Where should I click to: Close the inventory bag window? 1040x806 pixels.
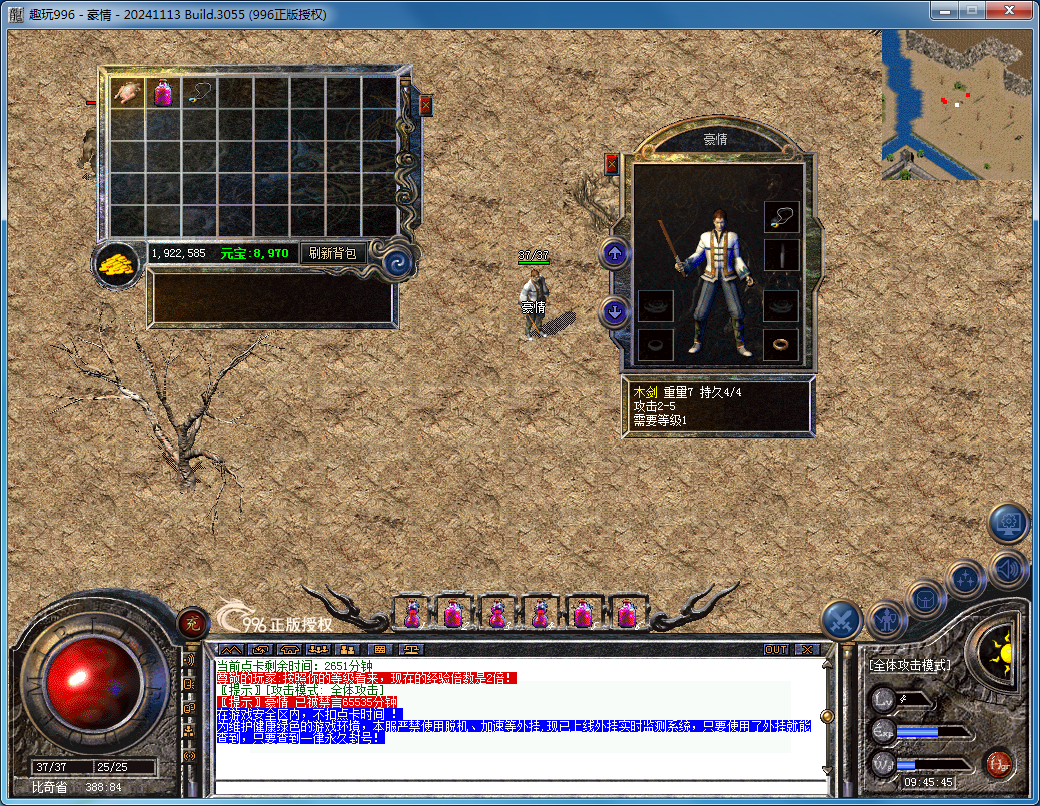point(426,104)
